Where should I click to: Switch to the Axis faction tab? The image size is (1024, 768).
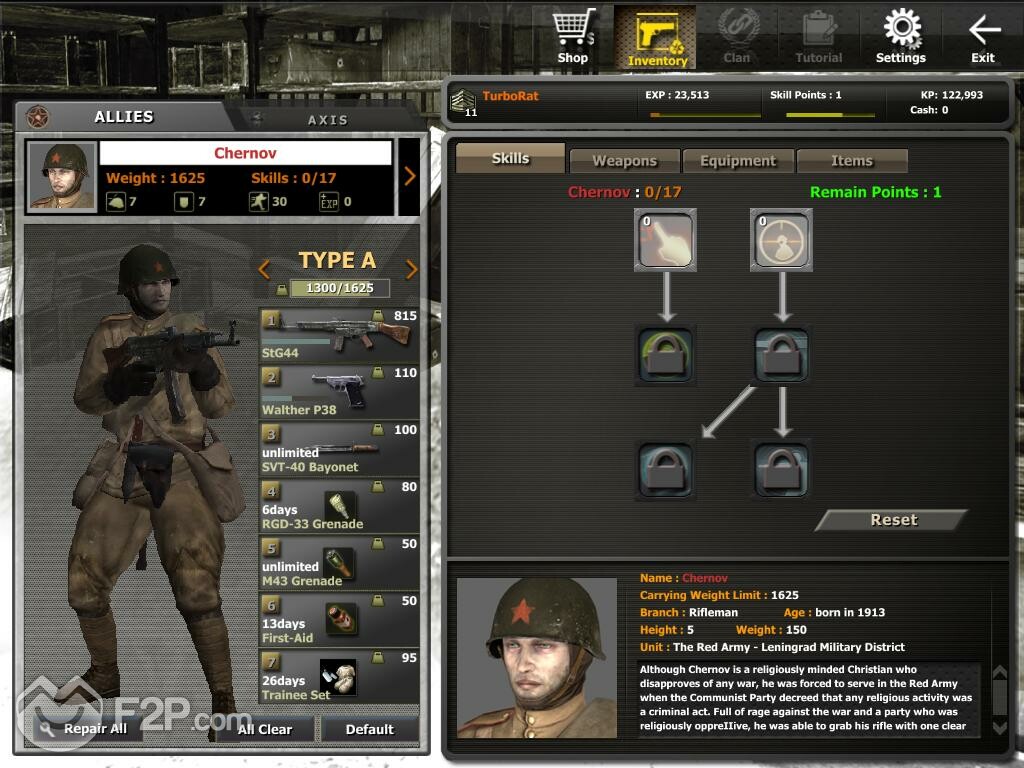tap(327, 119)
